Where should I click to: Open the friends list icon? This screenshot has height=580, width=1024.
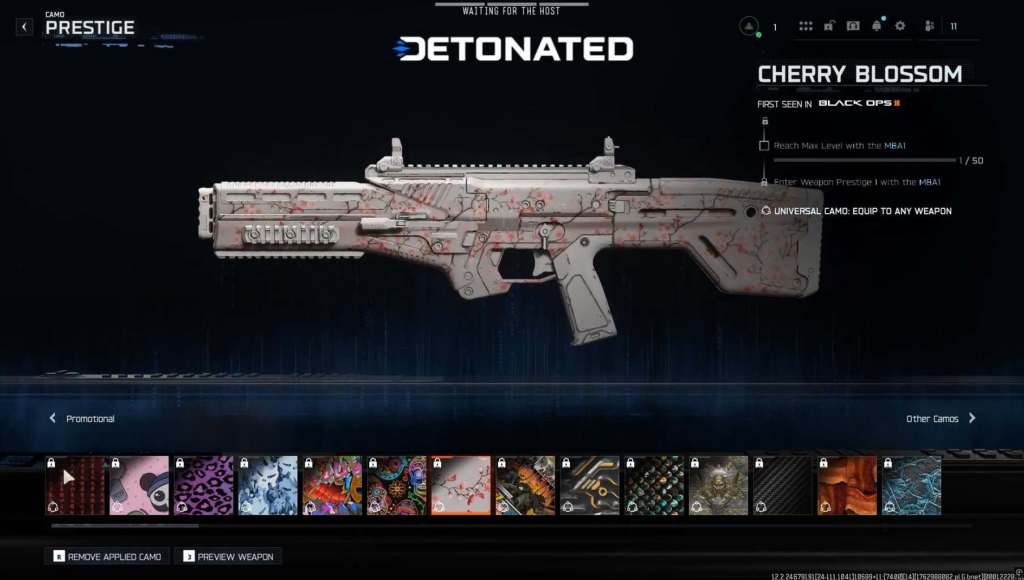(930, 26)
